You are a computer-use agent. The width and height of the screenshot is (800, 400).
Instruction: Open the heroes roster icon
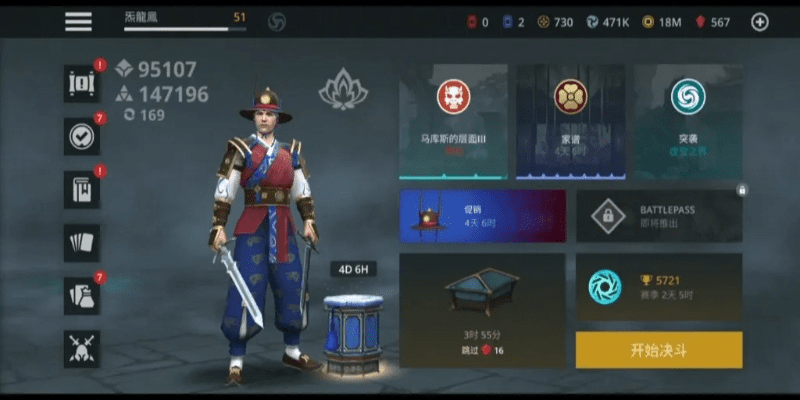81,84
